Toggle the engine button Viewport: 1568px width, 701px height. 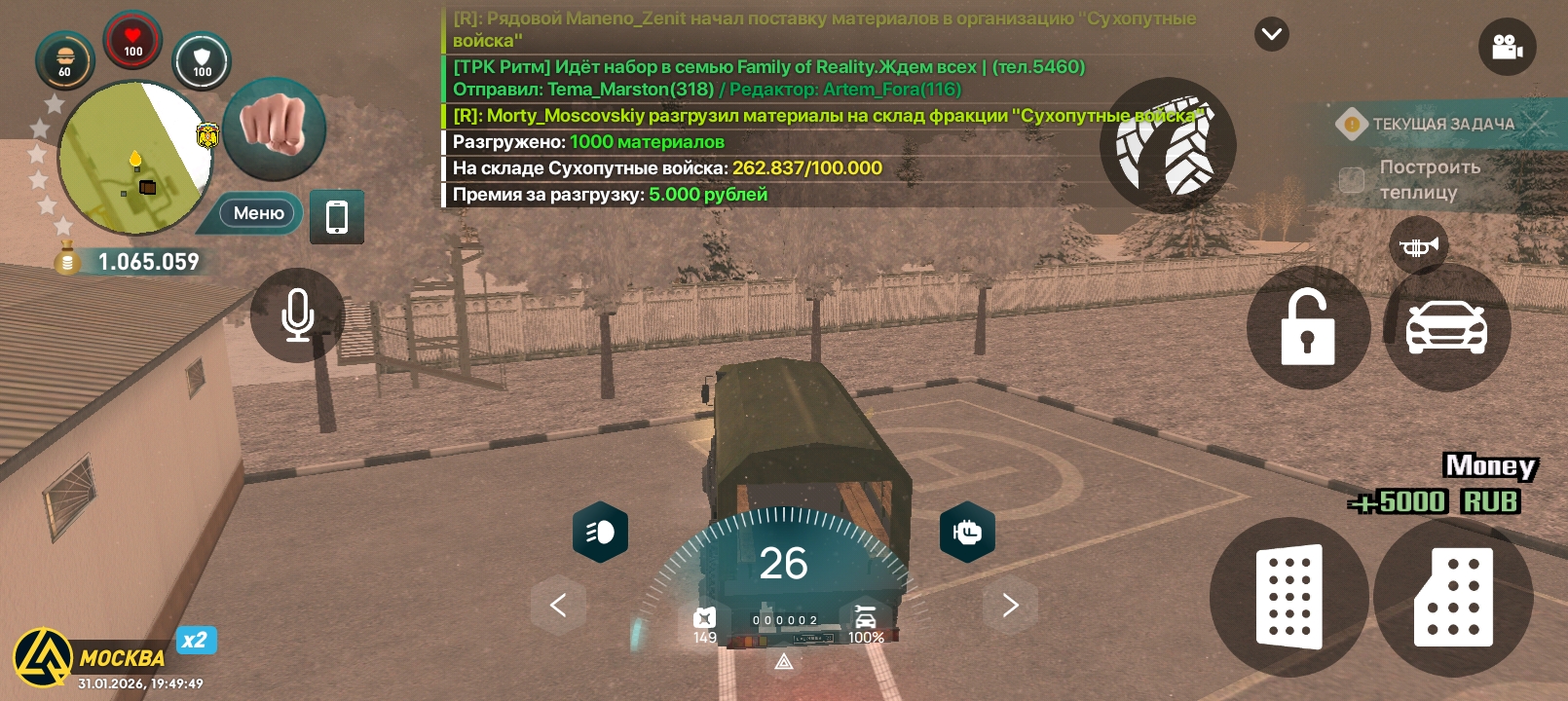967,532
